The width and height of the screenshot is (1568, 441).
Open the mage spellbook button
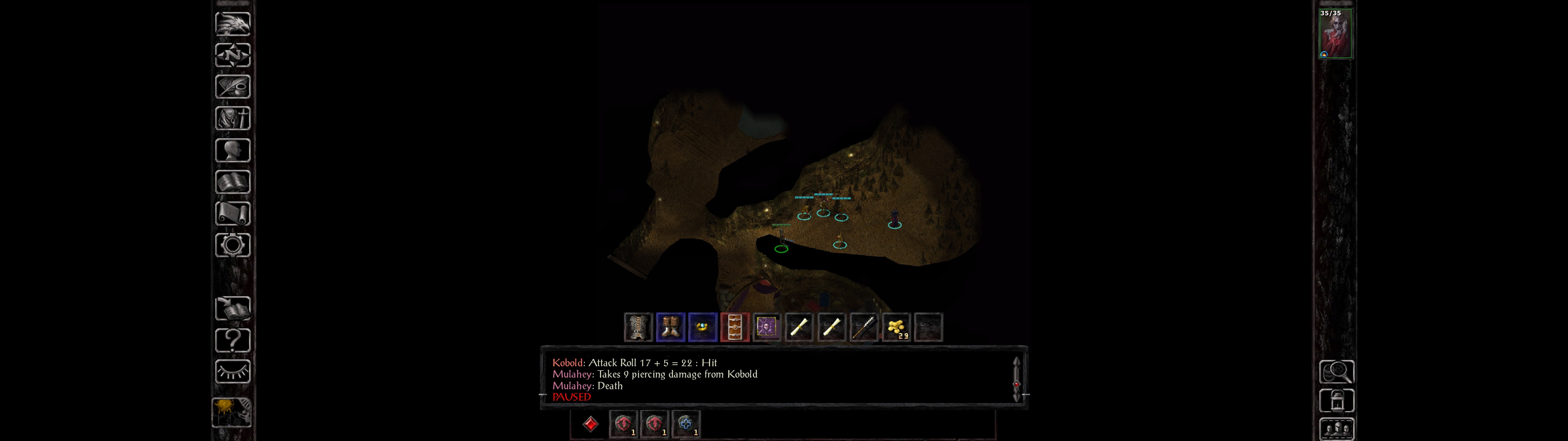pyautogui.click(x=232, y=182)
